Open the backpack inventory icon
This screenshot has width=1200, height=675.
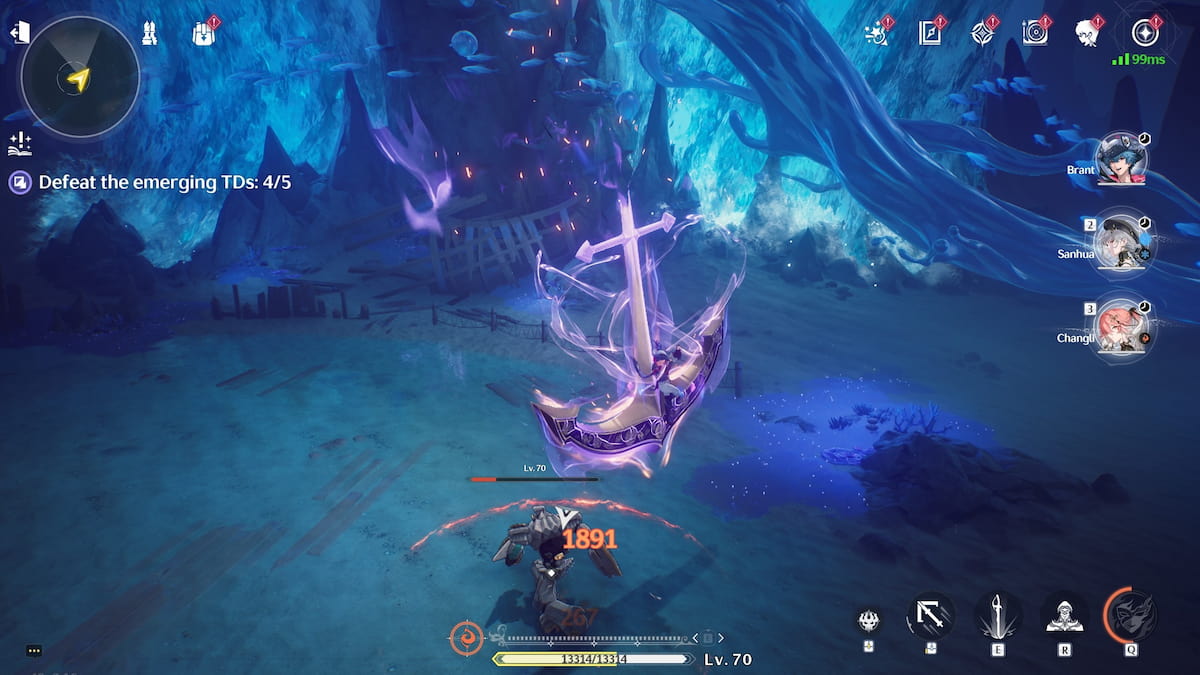pos(204,33)
